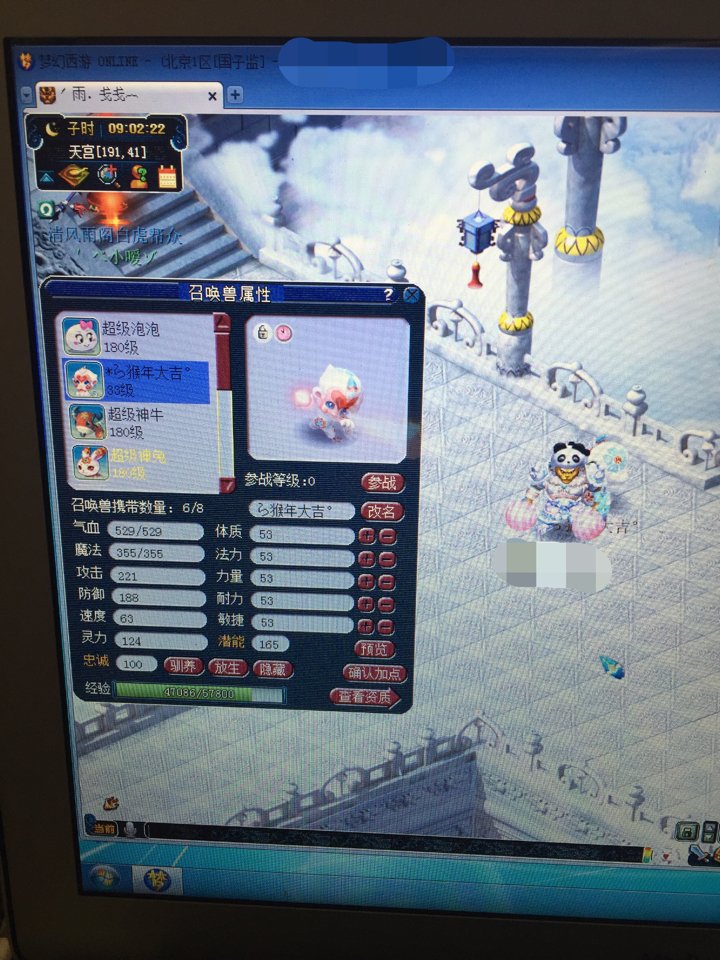Open help for the summon beast panel

pos(388,295)
